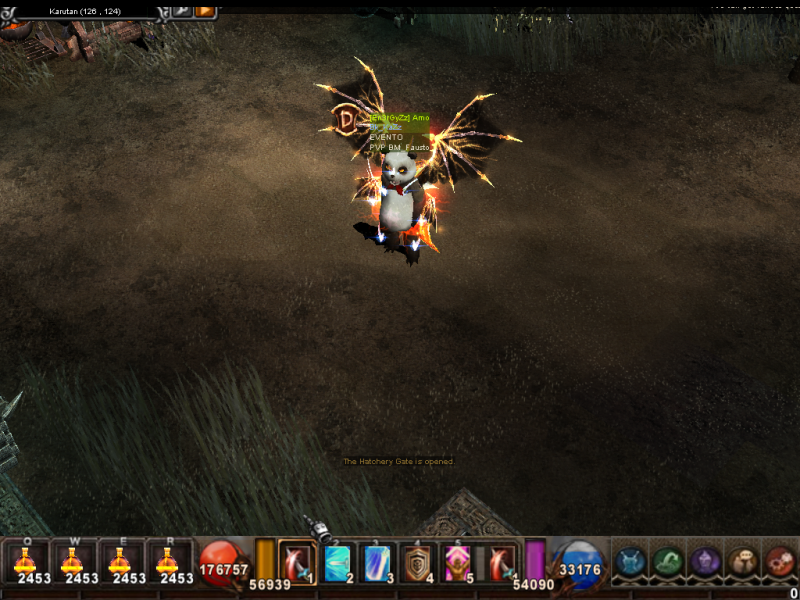Use the potion in slot W
This screenshot has width=800, height=600.
coord(74,562)
